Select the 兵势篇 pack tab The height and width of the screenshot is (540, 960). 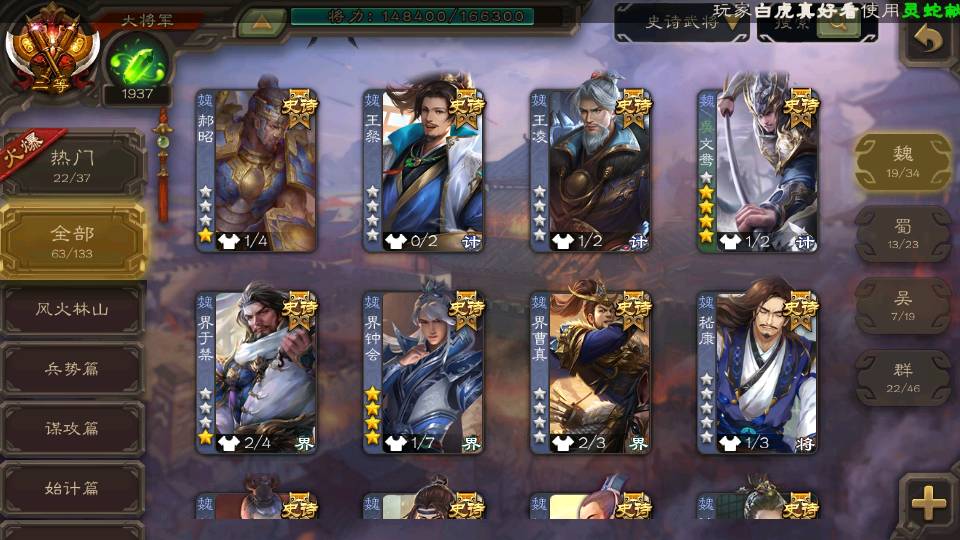(72, 369)
